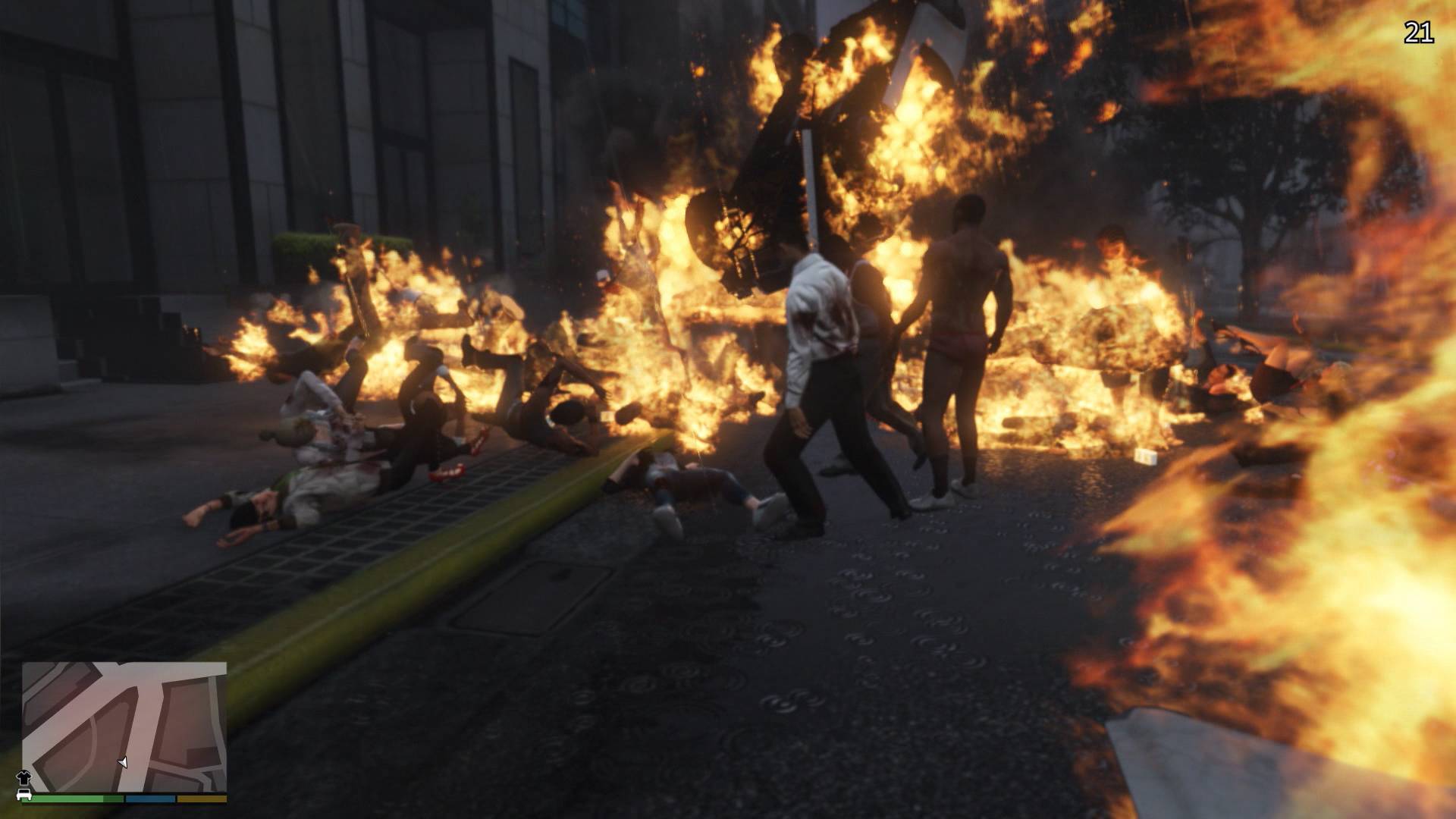Image resolution: width=1456 pixels, height=819 pixels.
Task: Click the street minimap
Action: point(124,726)
